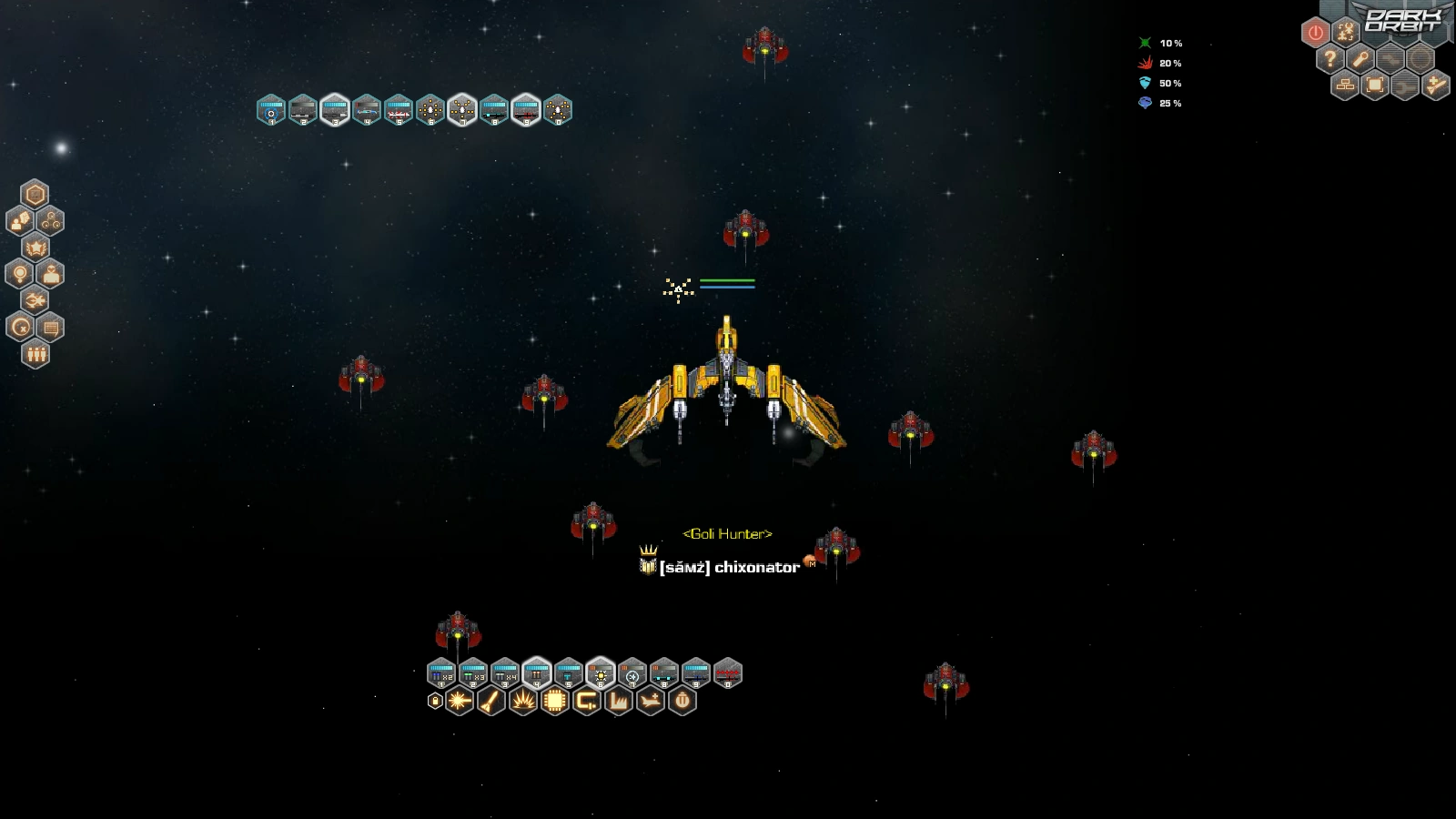Open the wrench settings menu

coord(1360,60)
